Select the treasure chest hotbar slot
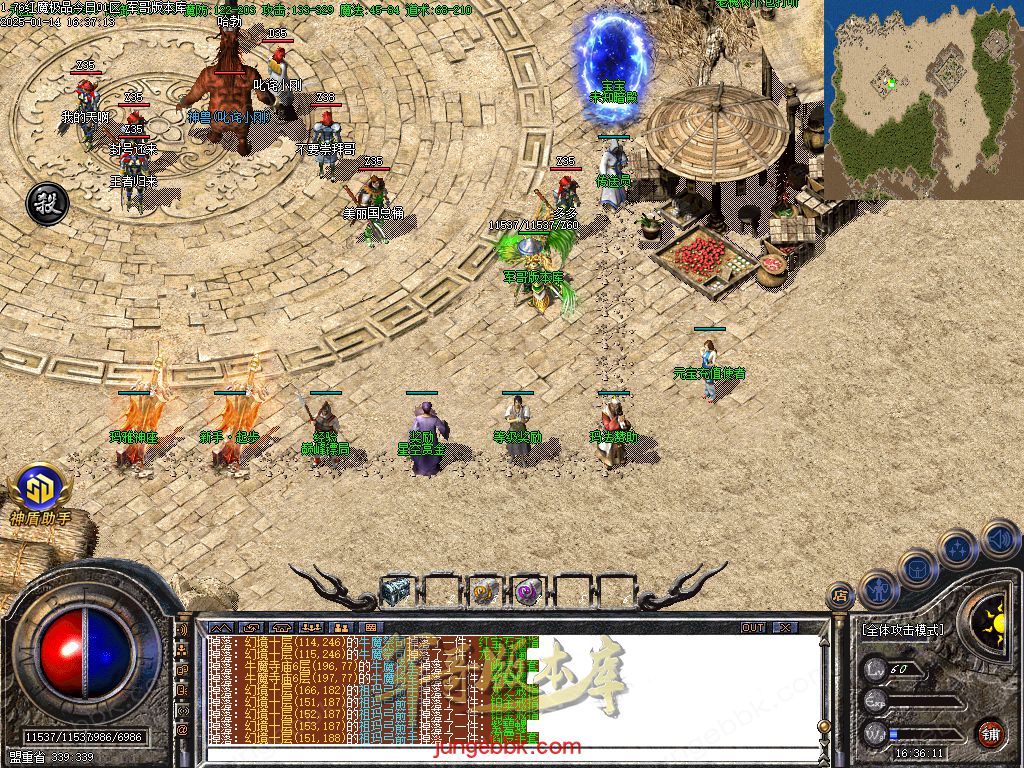This screenshot has width=1024, height=768. (396, 591)
